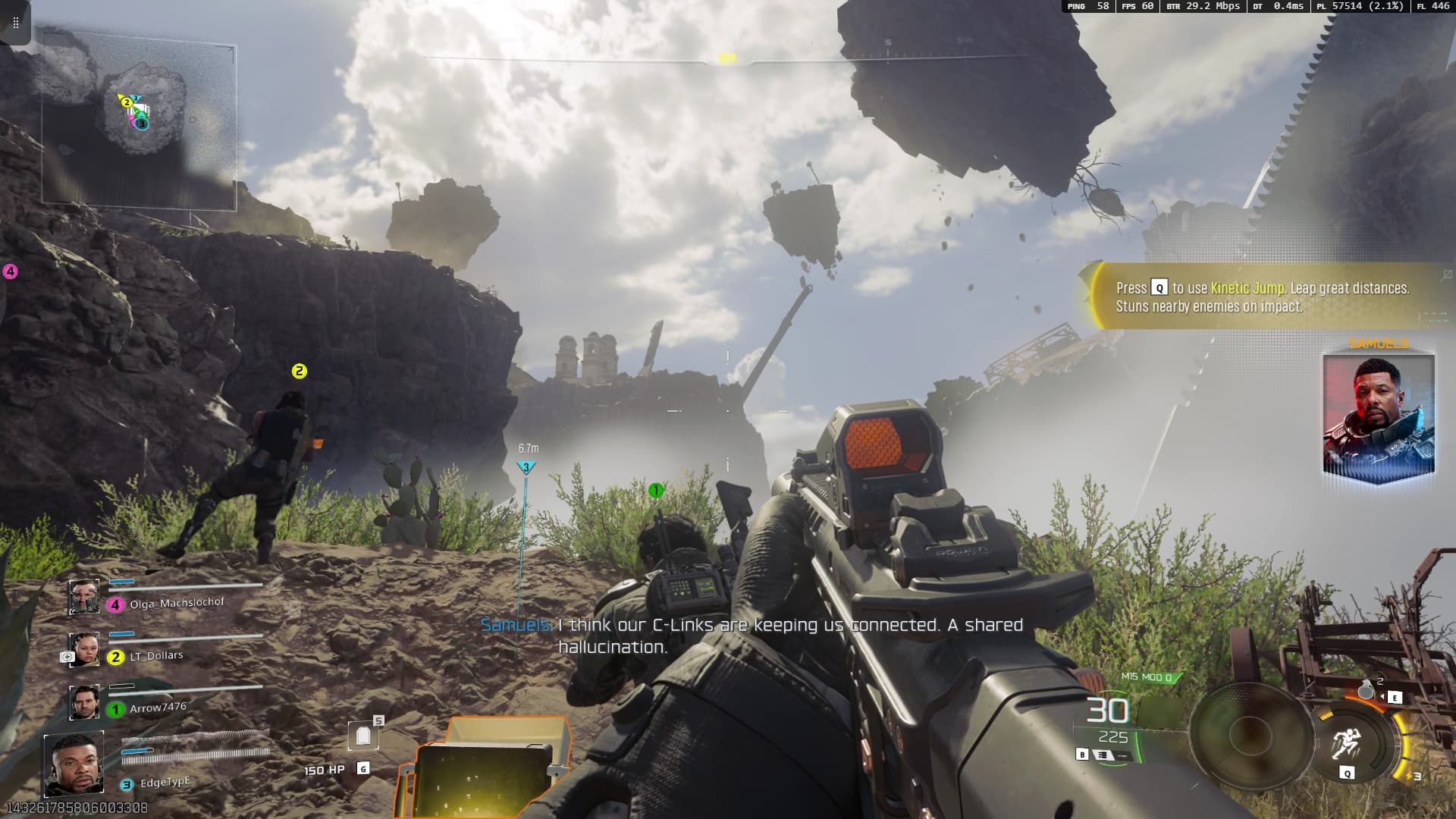Click the yellow waypoint marker numbered 2

coord(299,372)
